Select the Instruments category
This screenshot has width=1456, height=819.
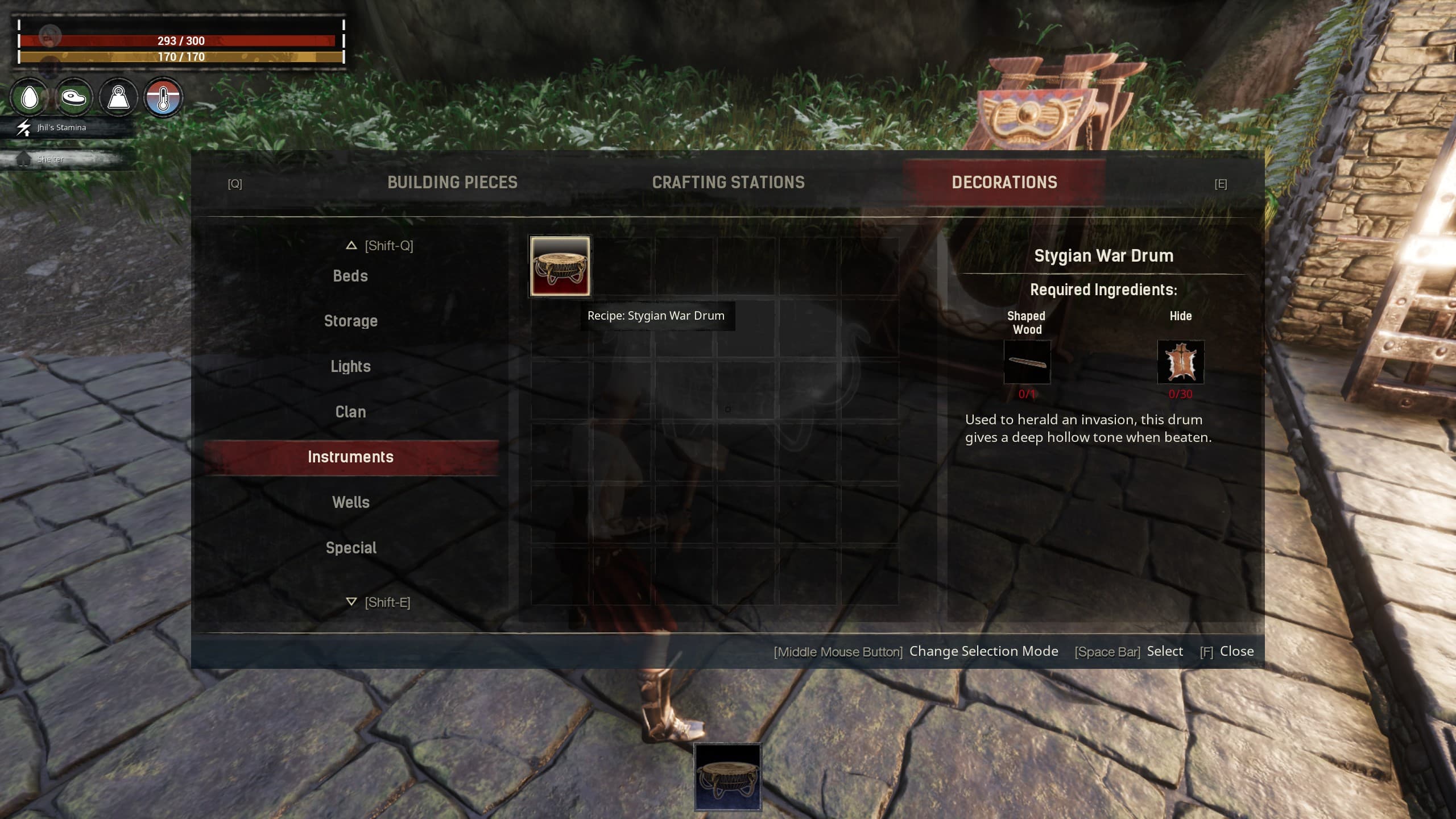click(x=350, y=456)
